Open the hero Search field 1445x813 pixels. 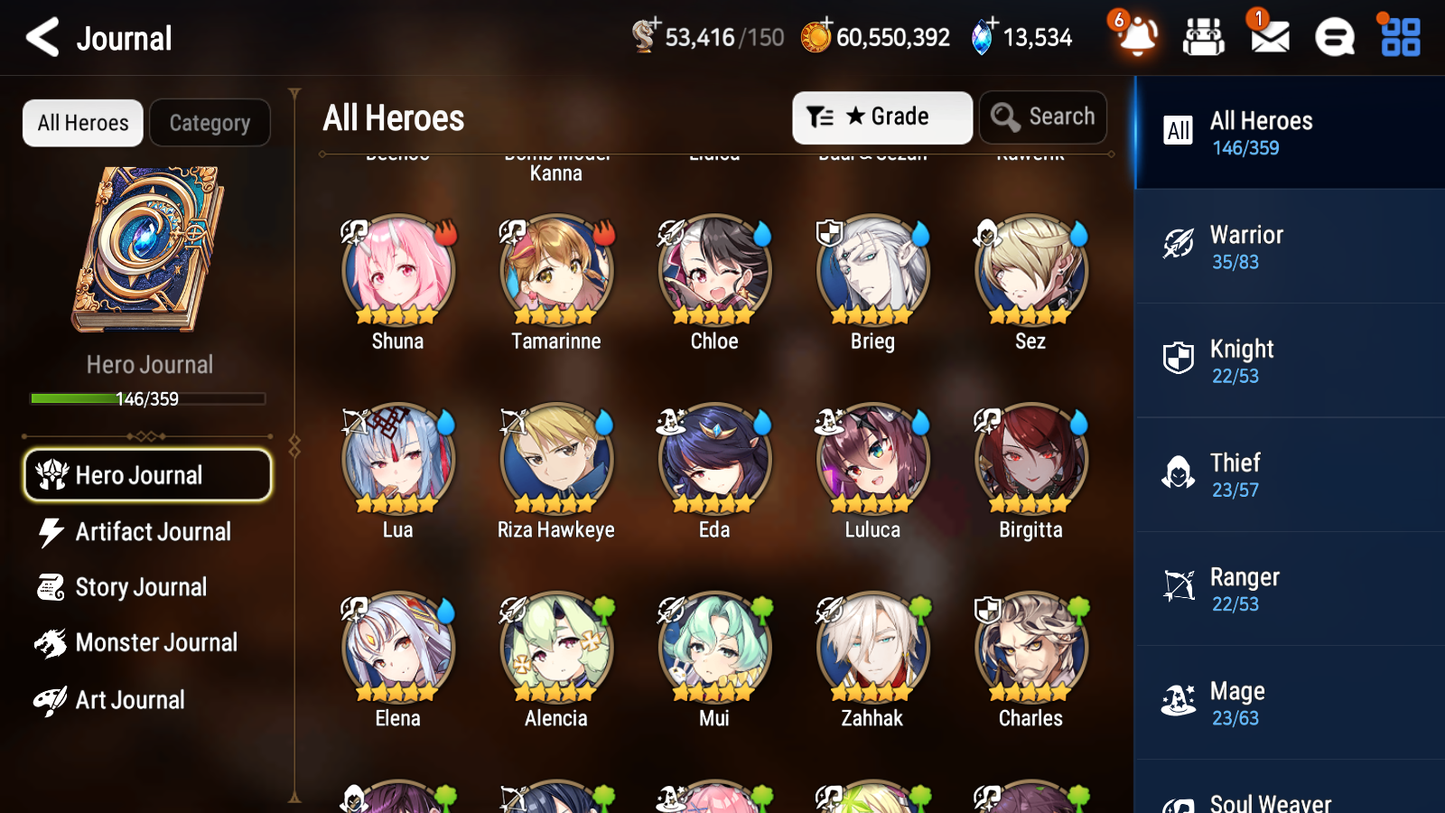(x=1043, y=117)
